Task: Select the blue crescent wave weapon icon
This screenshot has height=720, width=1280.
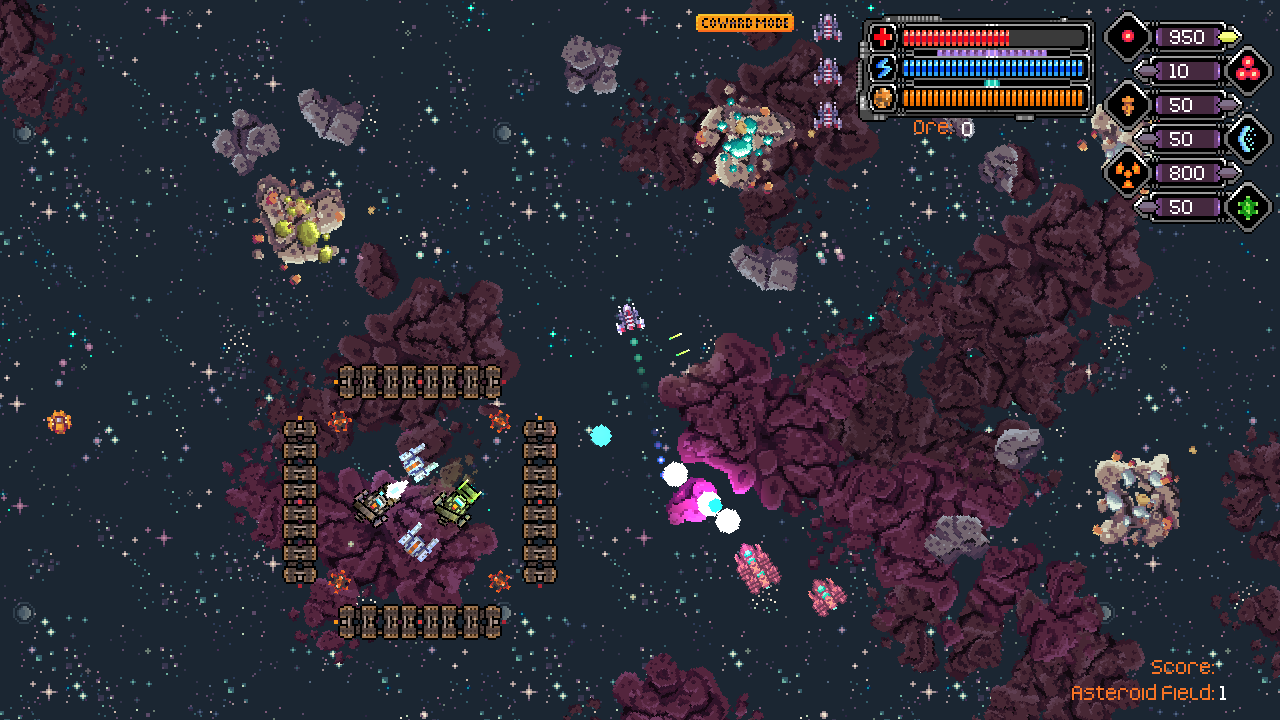Action: (1246, 139)
